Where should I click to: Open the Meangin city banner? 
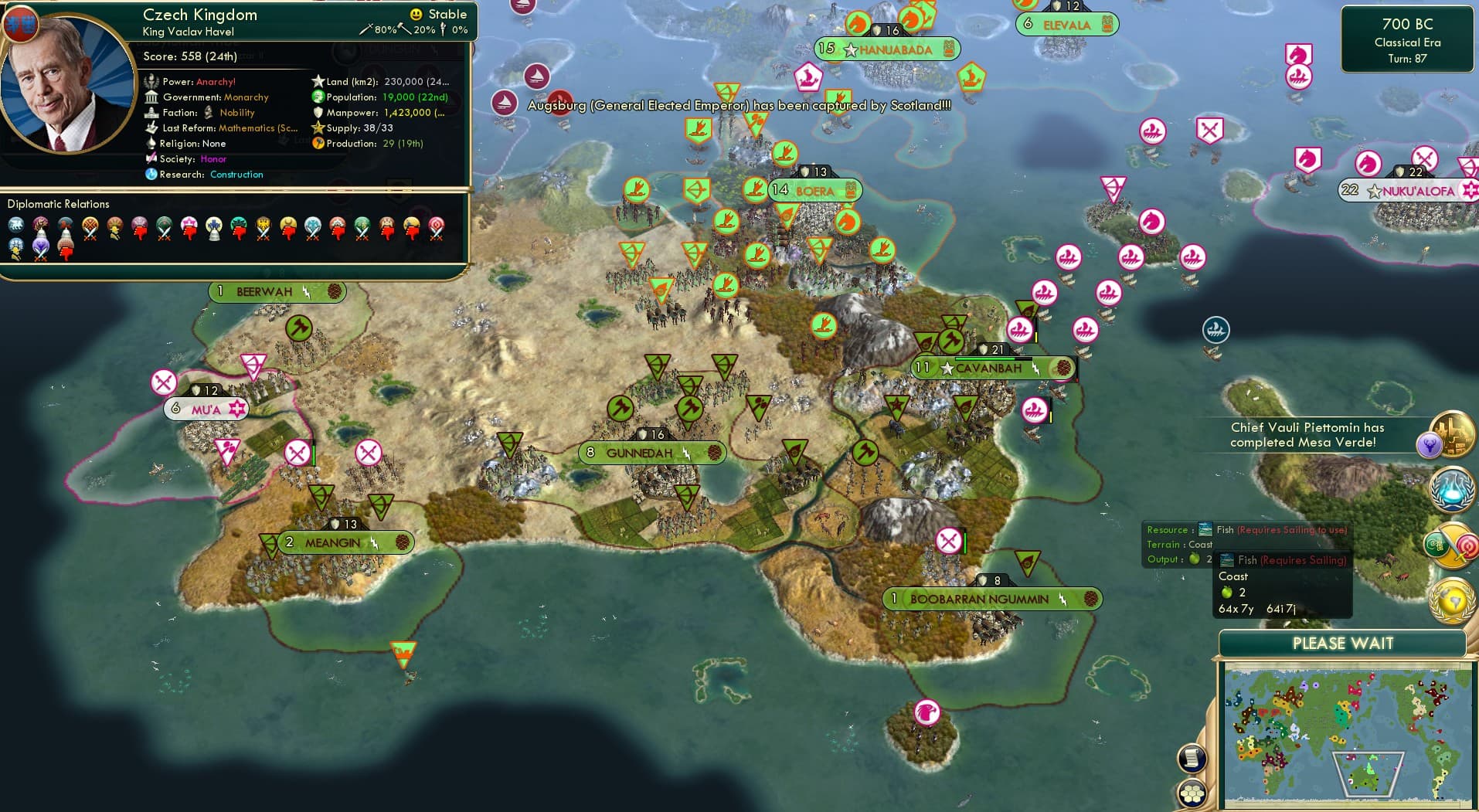(332, 542)
